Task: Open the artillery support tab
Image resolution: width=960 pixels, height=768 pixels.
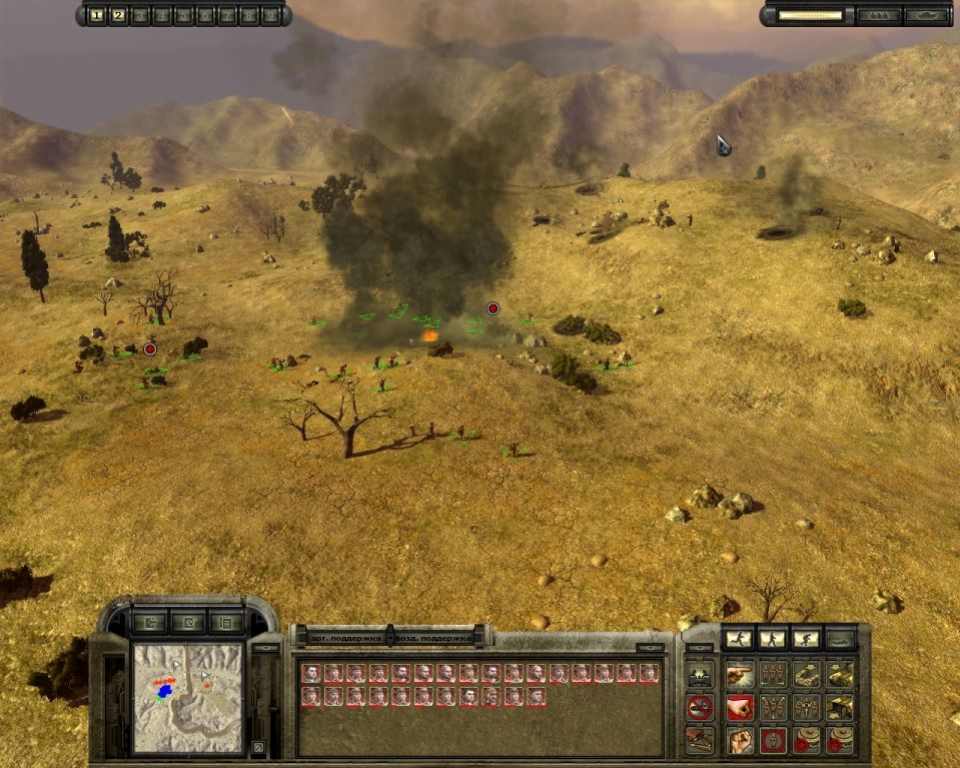Action: (x=335, y=637)
